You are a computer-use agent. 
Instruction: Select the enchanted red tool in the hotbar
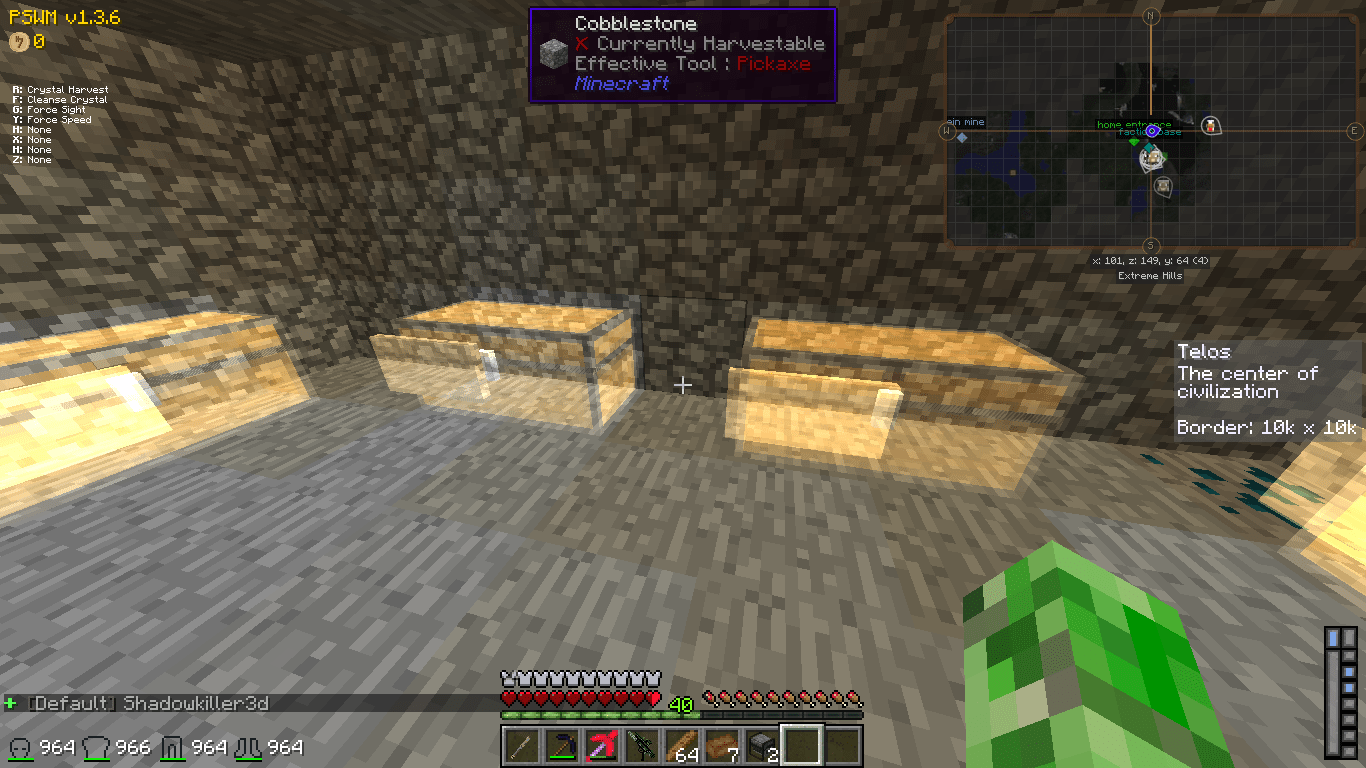pyautogui.click(x=601, y=747)
